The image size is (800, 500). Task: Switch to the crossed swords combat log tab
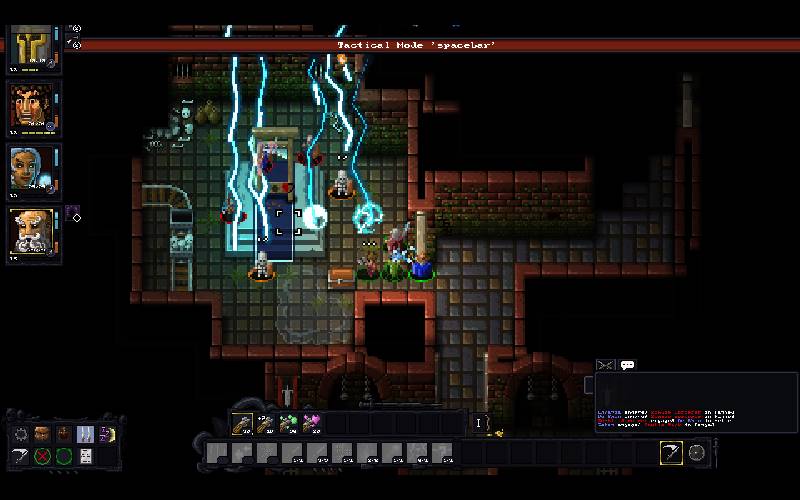pyautogui.click(x=605, y=366)
